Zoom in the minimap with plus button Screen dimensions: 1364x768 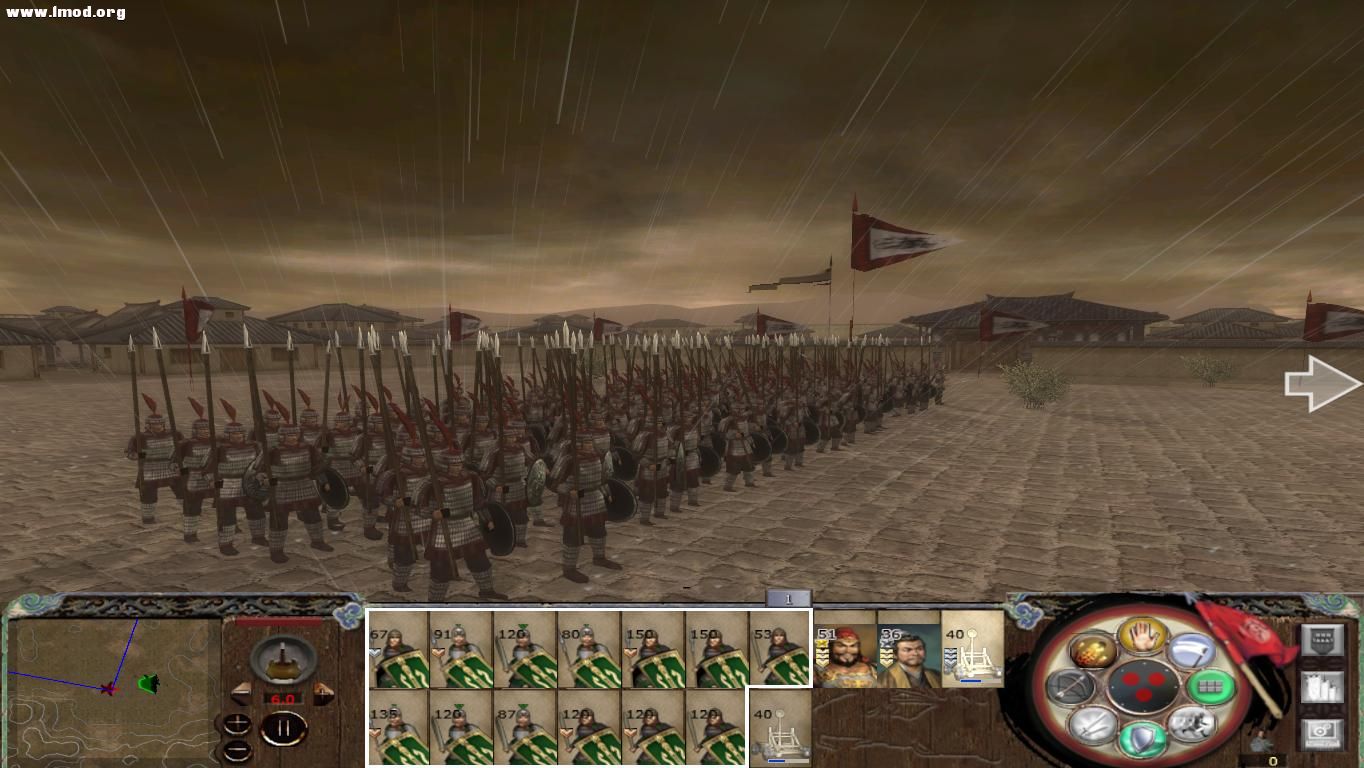click(236, 723)
